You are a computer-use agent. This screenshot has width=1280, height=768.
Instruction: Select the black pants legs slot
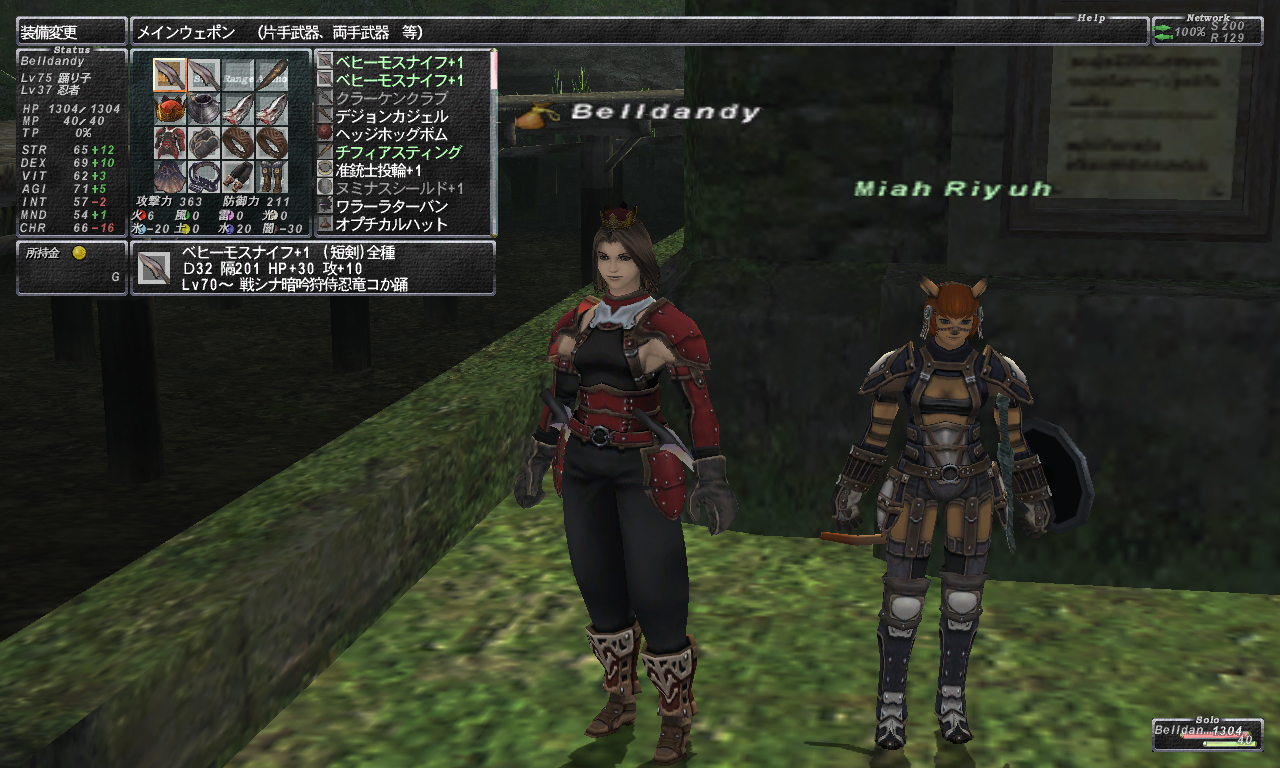(237, 176)
